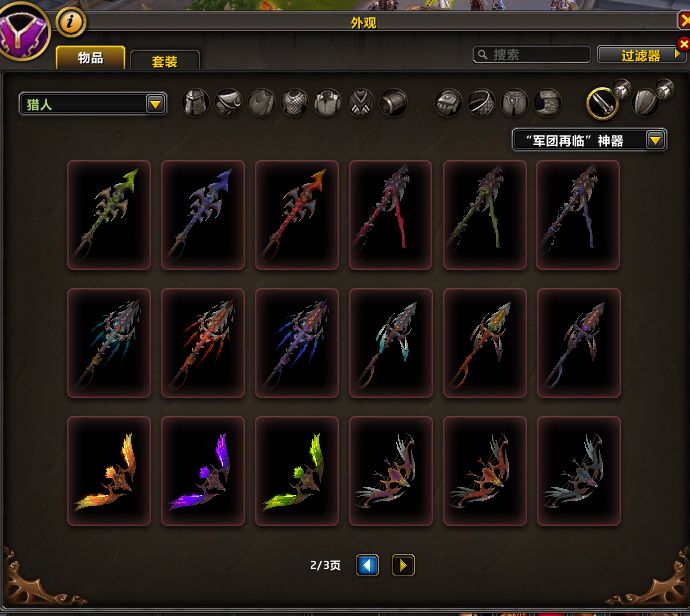Select the chest armor slot icon
690x616 pixels.
tap(294, 102)
